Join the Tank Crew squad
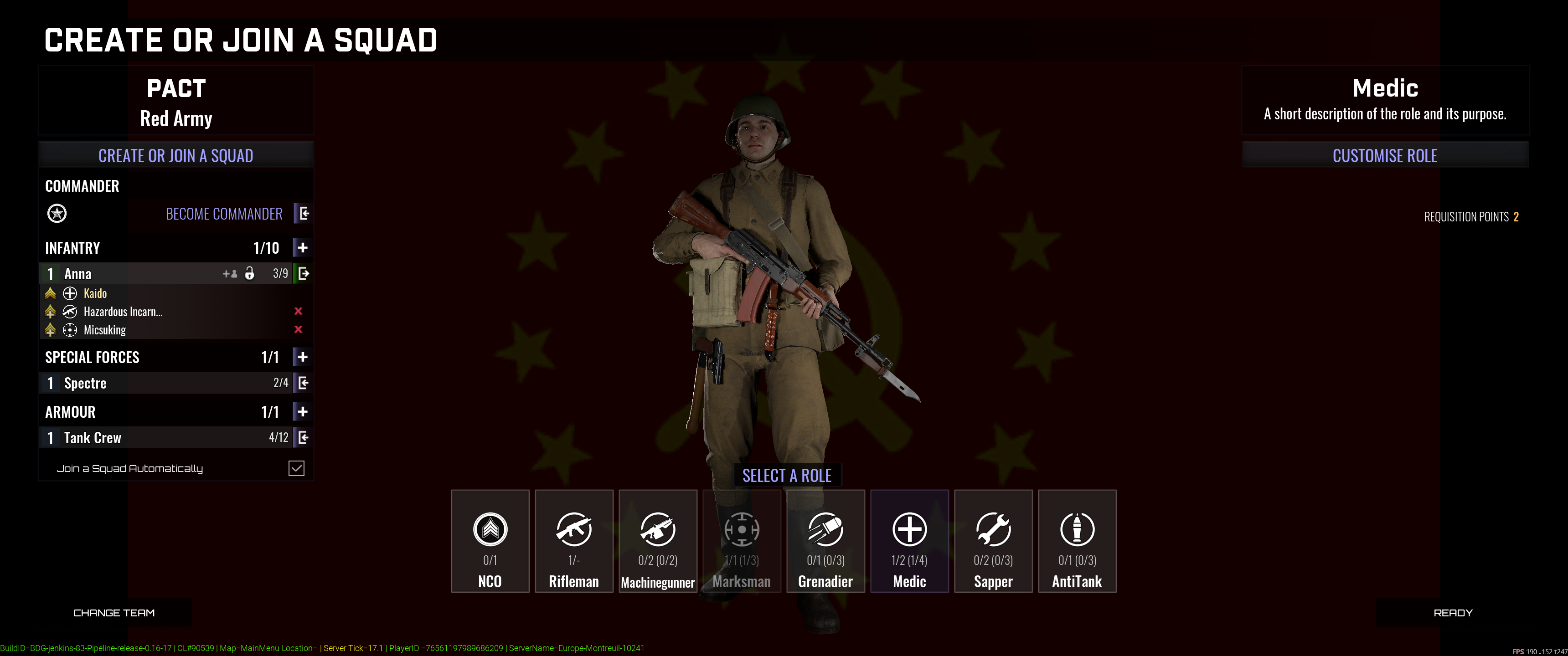The width and height of the screenshot is (1568, 656). click(303, 437)
